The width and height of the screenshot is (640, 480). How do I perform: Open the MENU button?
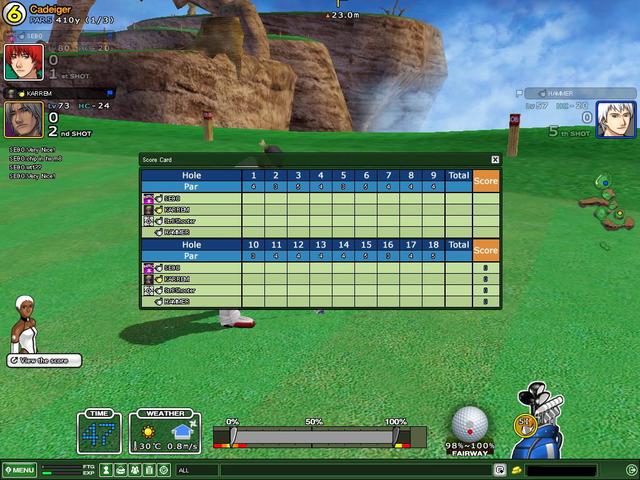(19, 470)
